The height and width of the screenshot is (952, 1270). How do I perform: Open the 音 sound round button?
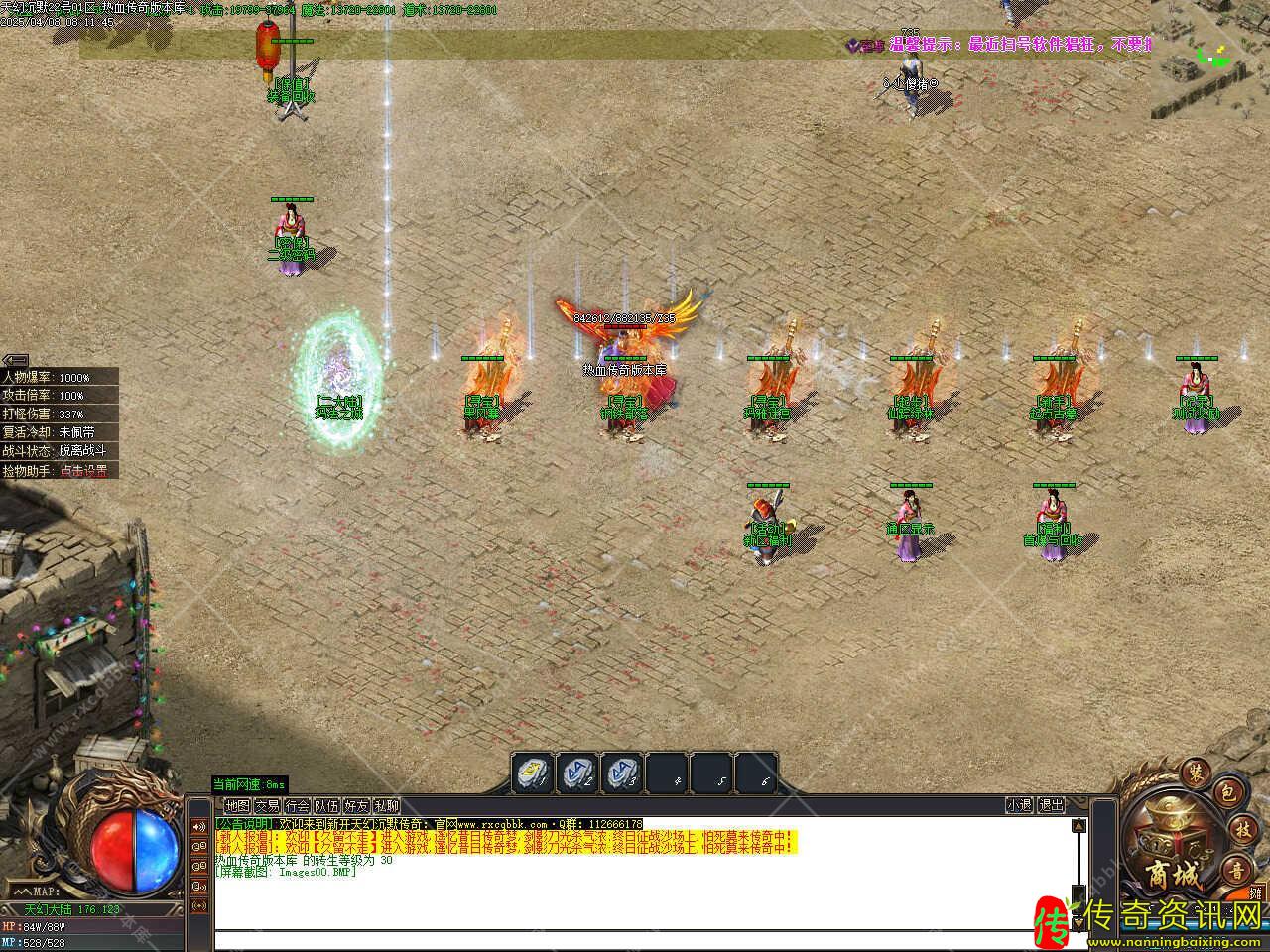[1235, 869]
